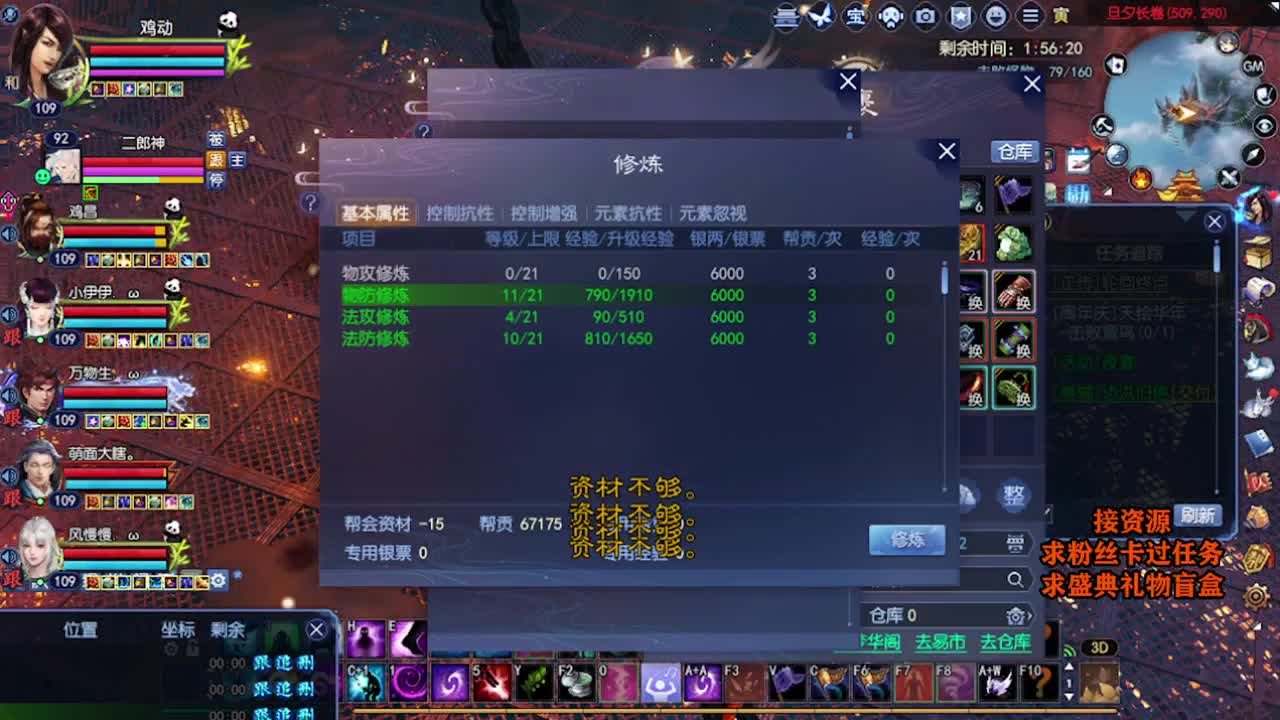Open the 宝 treasure icon at the top
The height and width of the screenshot is (720, 1280).
(856, 17)
